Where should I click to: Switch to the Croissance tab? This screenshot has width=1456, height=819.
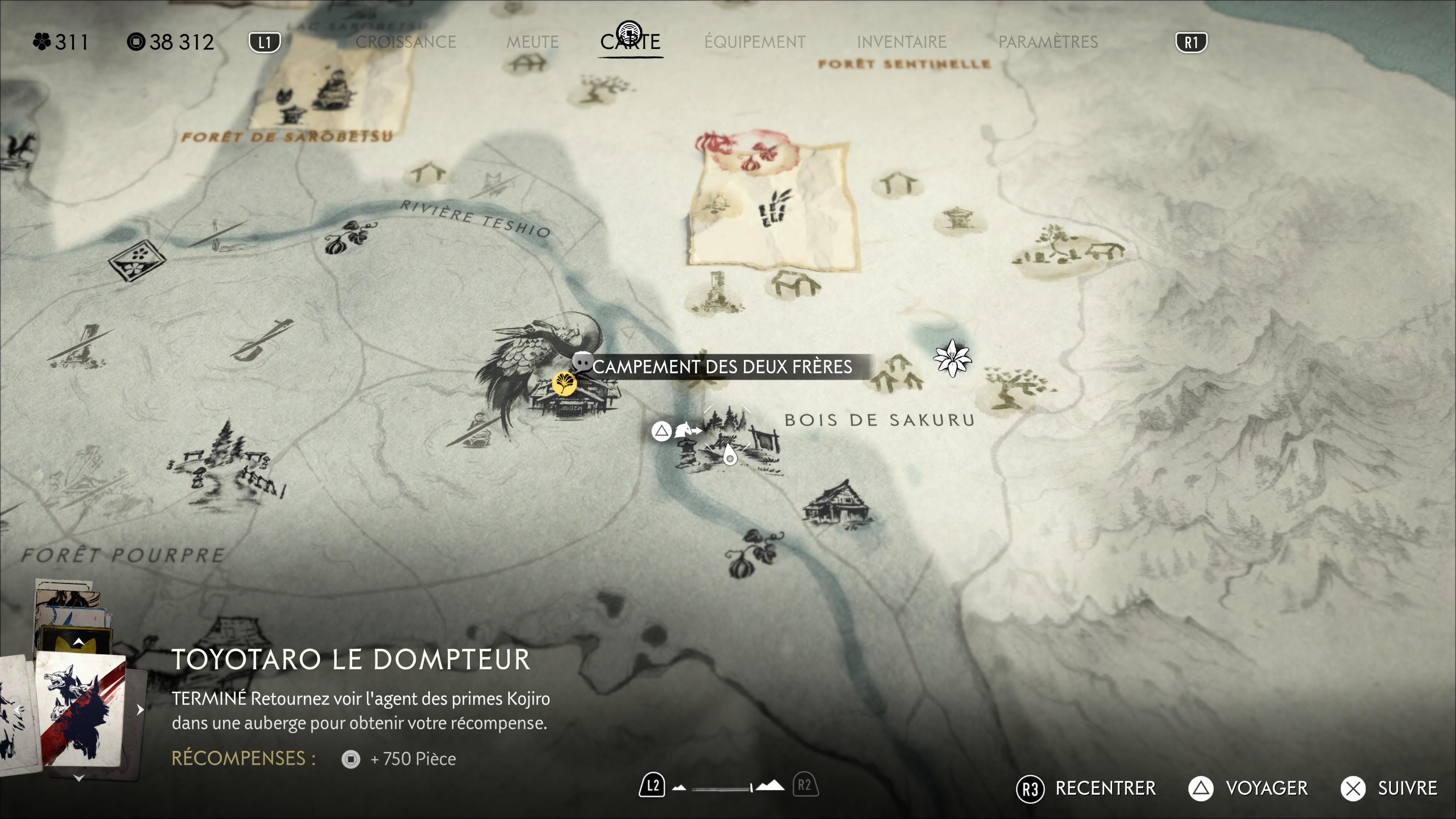tap(405, 42)
